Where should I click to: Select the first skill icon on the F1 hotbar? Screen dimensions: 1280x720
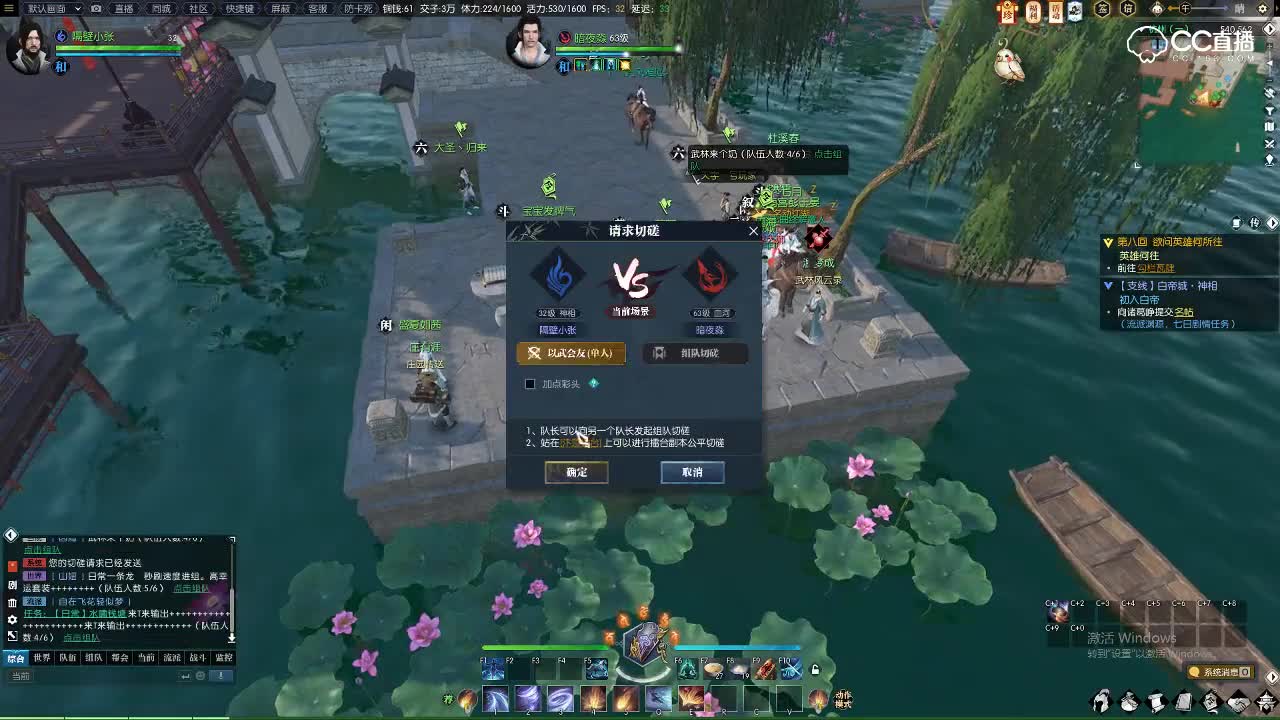coord(492,669)
